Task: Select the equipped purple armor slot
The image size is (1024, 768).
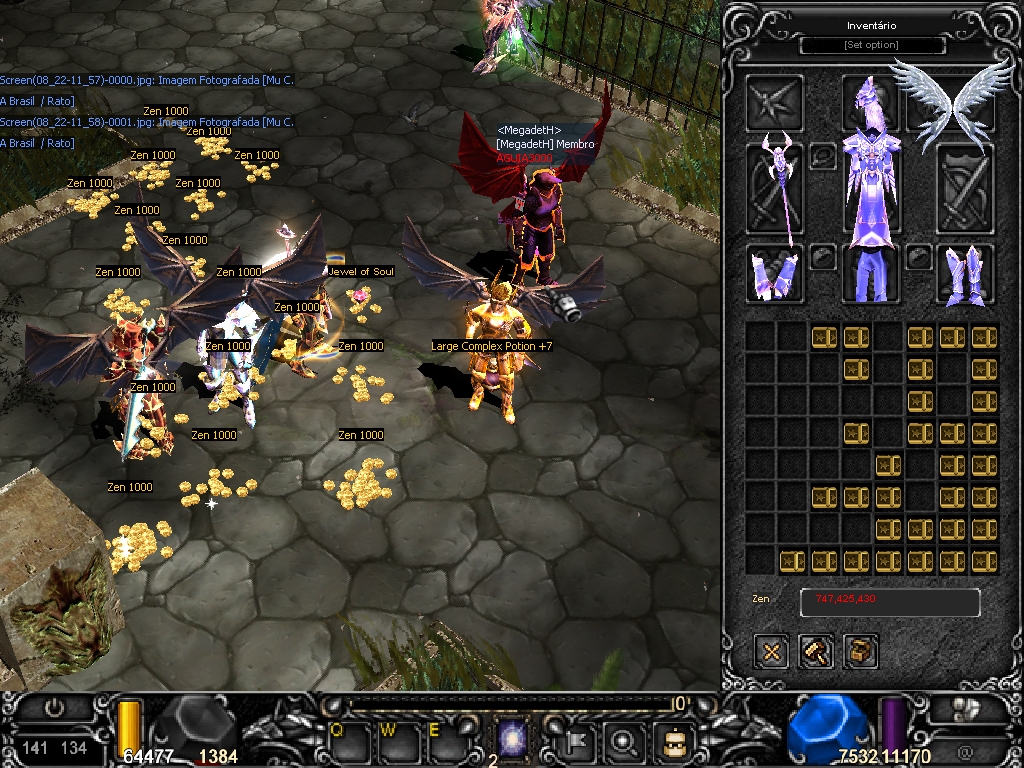Action: 870,188
